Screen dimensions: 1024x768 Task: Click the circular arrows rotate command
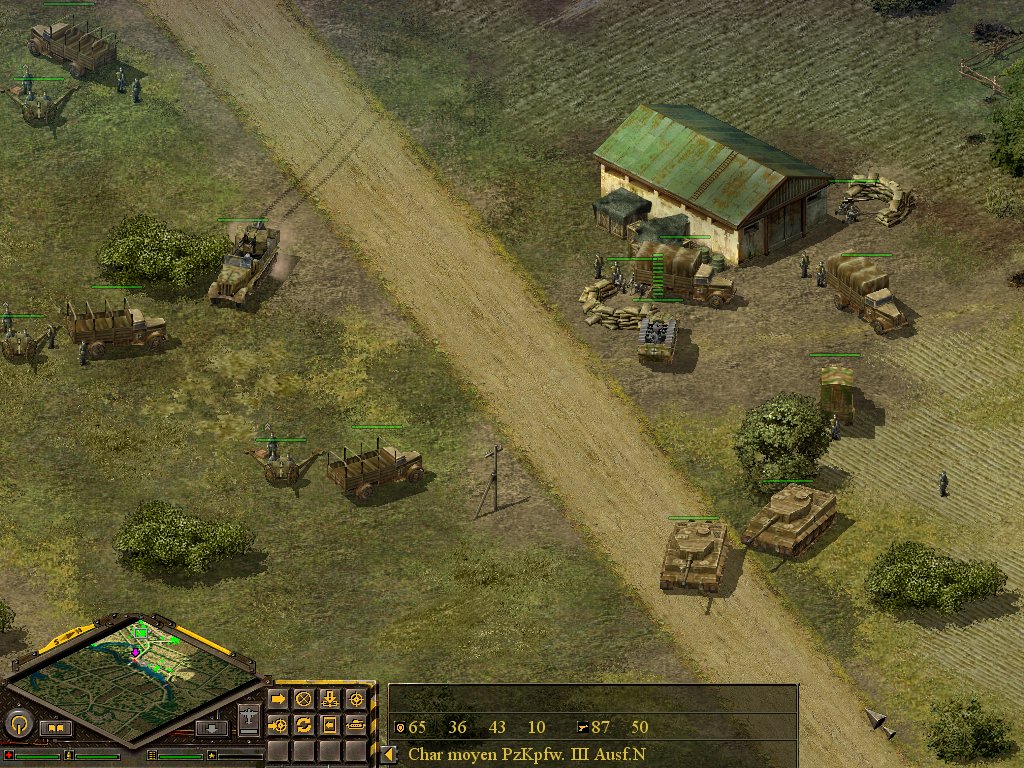click(x=304, y=724)
